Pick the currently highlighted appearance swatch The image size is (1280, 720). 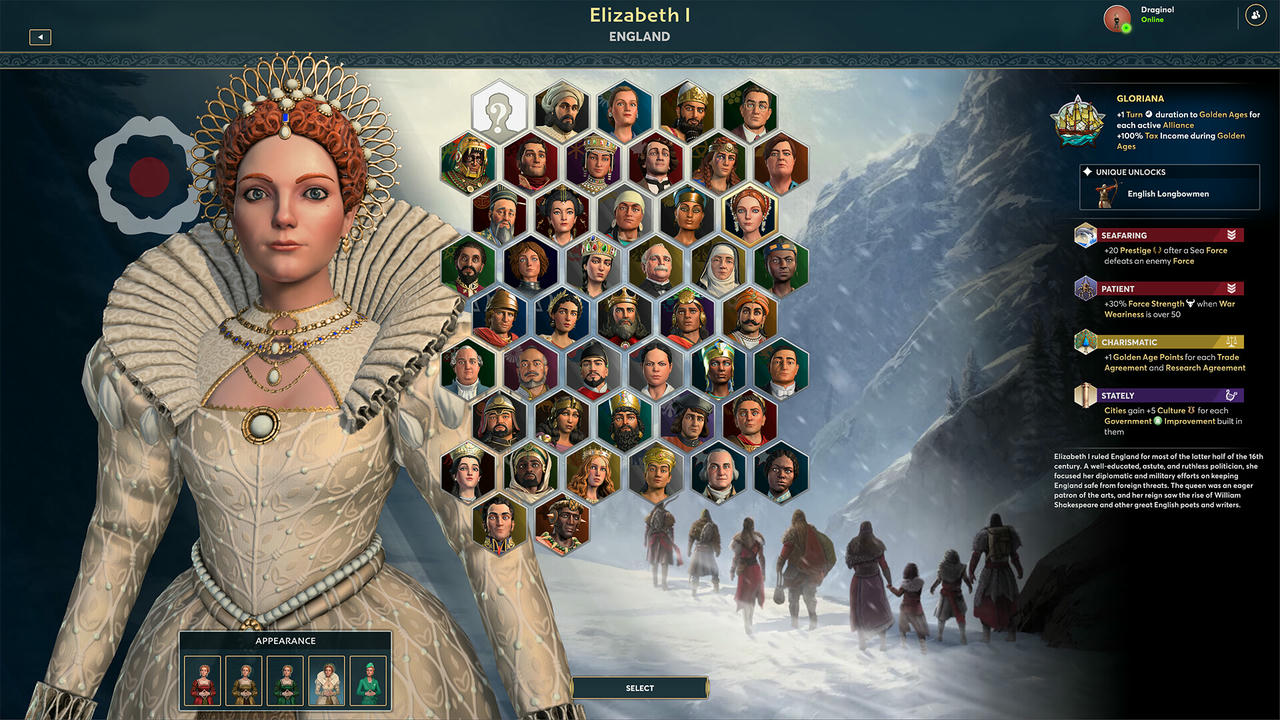click(327, 680)
